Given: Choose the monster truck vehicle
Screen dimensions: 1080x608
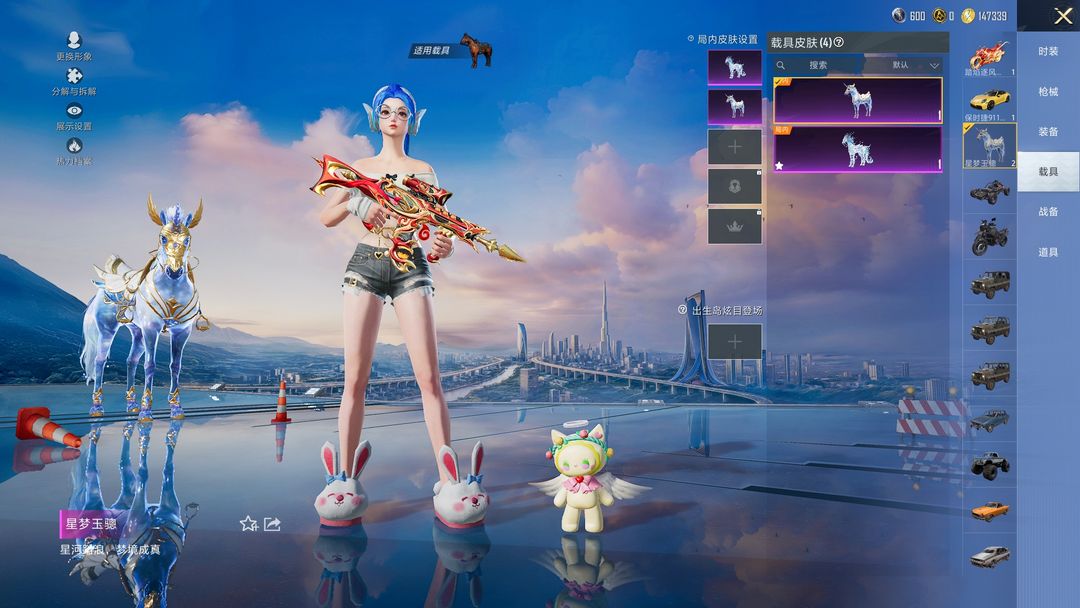Looking at the screenshot, I should click(989, 465).
